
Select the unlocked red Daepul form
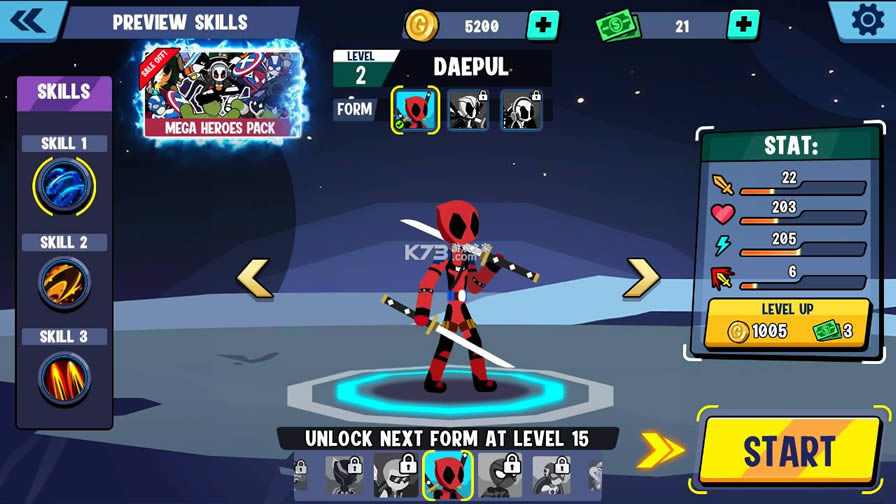[415, 110]
